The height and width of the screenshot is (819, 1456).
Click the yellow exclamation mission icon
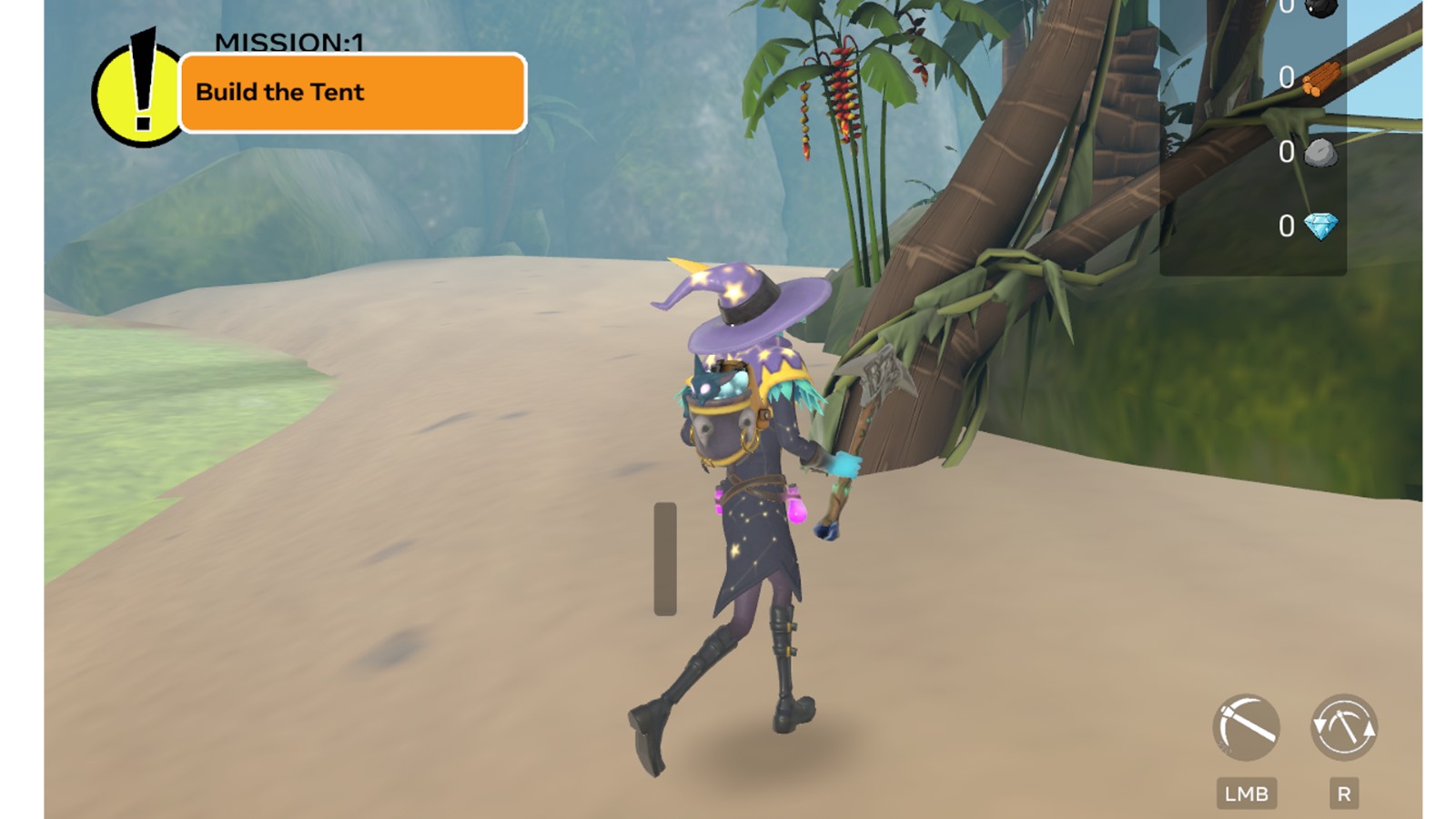(x=136, y=95)
